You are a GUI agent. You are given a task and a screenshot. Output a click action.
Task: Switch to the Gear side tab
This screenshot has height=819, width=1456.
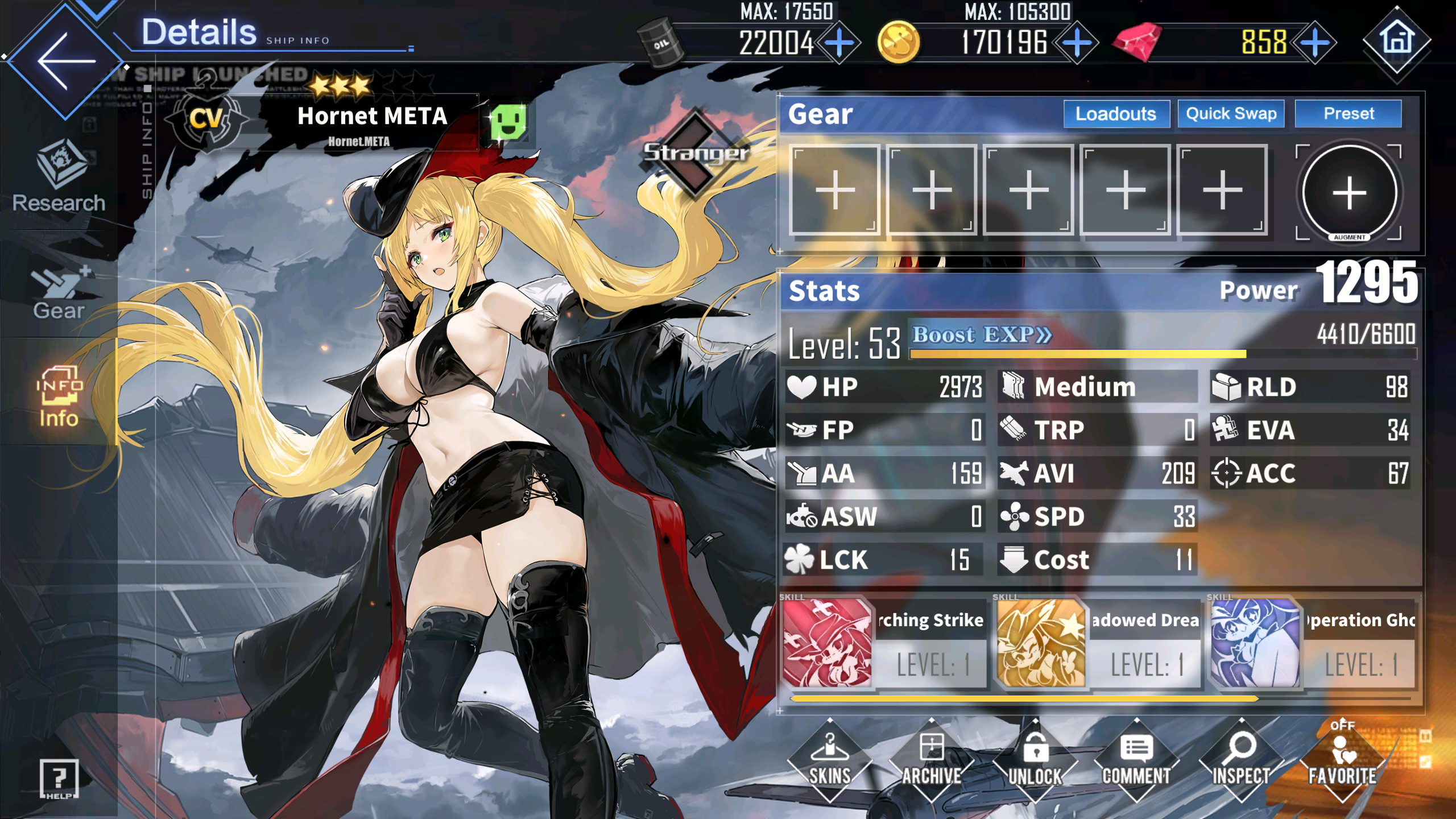59,293
